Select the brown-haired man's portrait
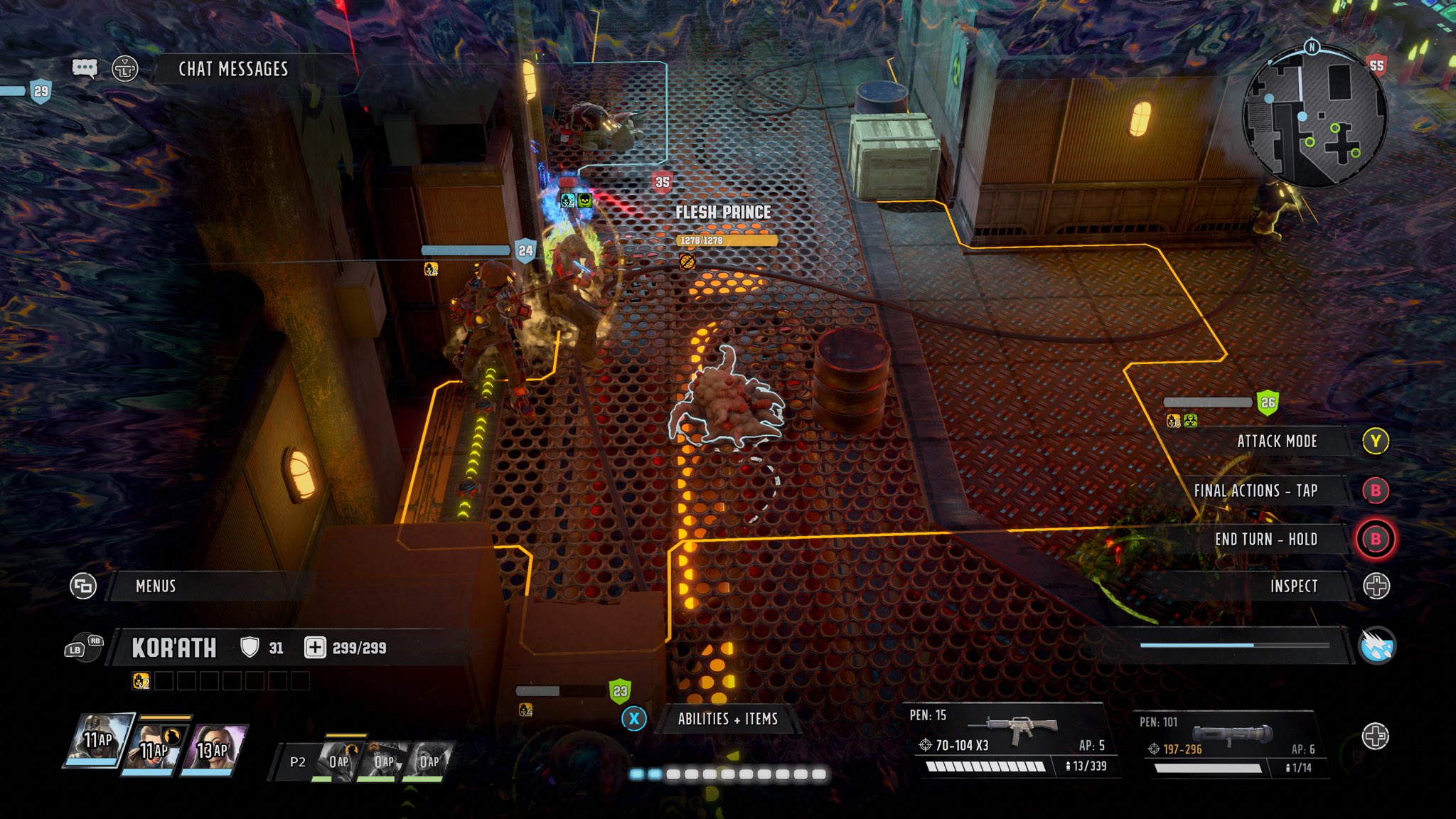This screenshot has height=819, width=1456. [x=154, y=749]
